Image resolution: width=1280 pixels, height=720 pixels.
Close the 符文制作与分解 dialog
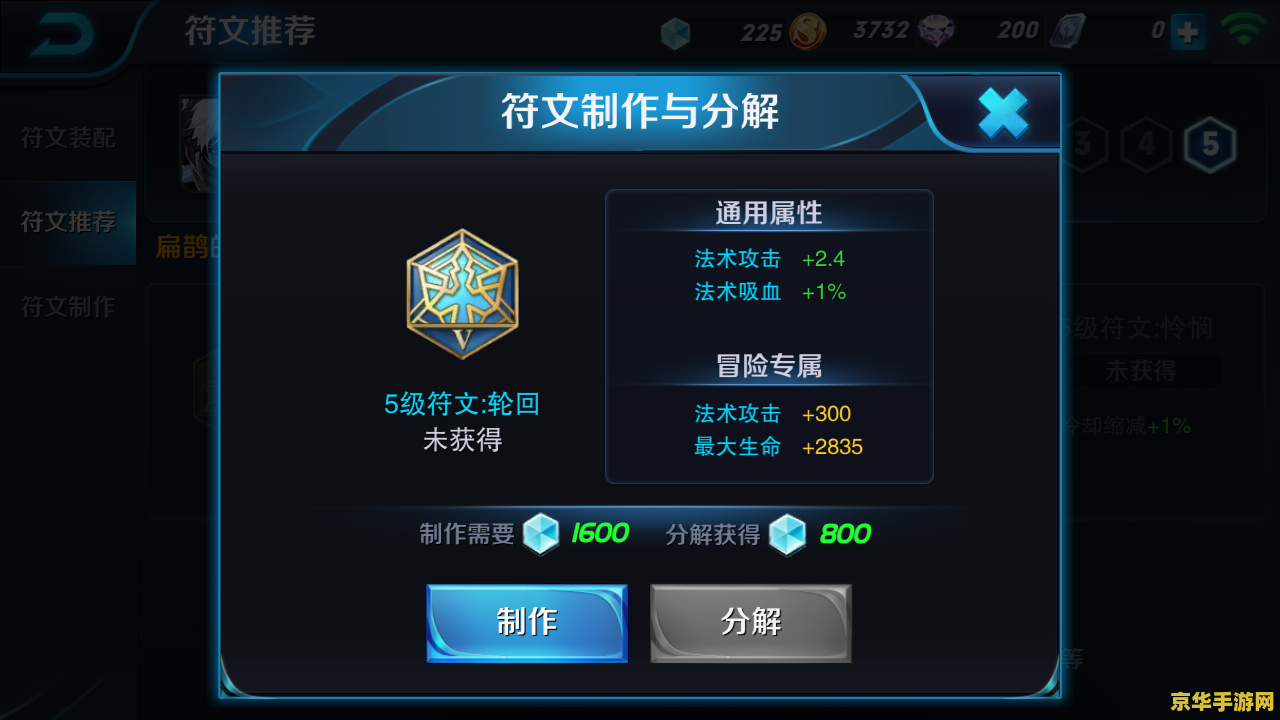point(1002,113)
